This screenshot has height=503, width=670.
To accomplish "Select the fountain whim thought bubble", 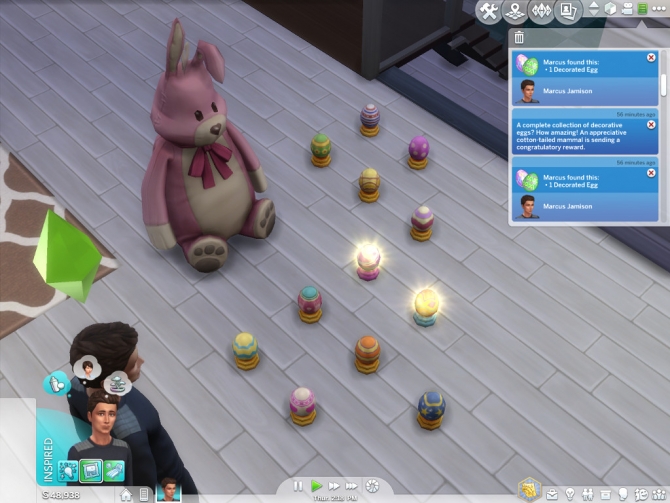I will [x=118, y=381].
